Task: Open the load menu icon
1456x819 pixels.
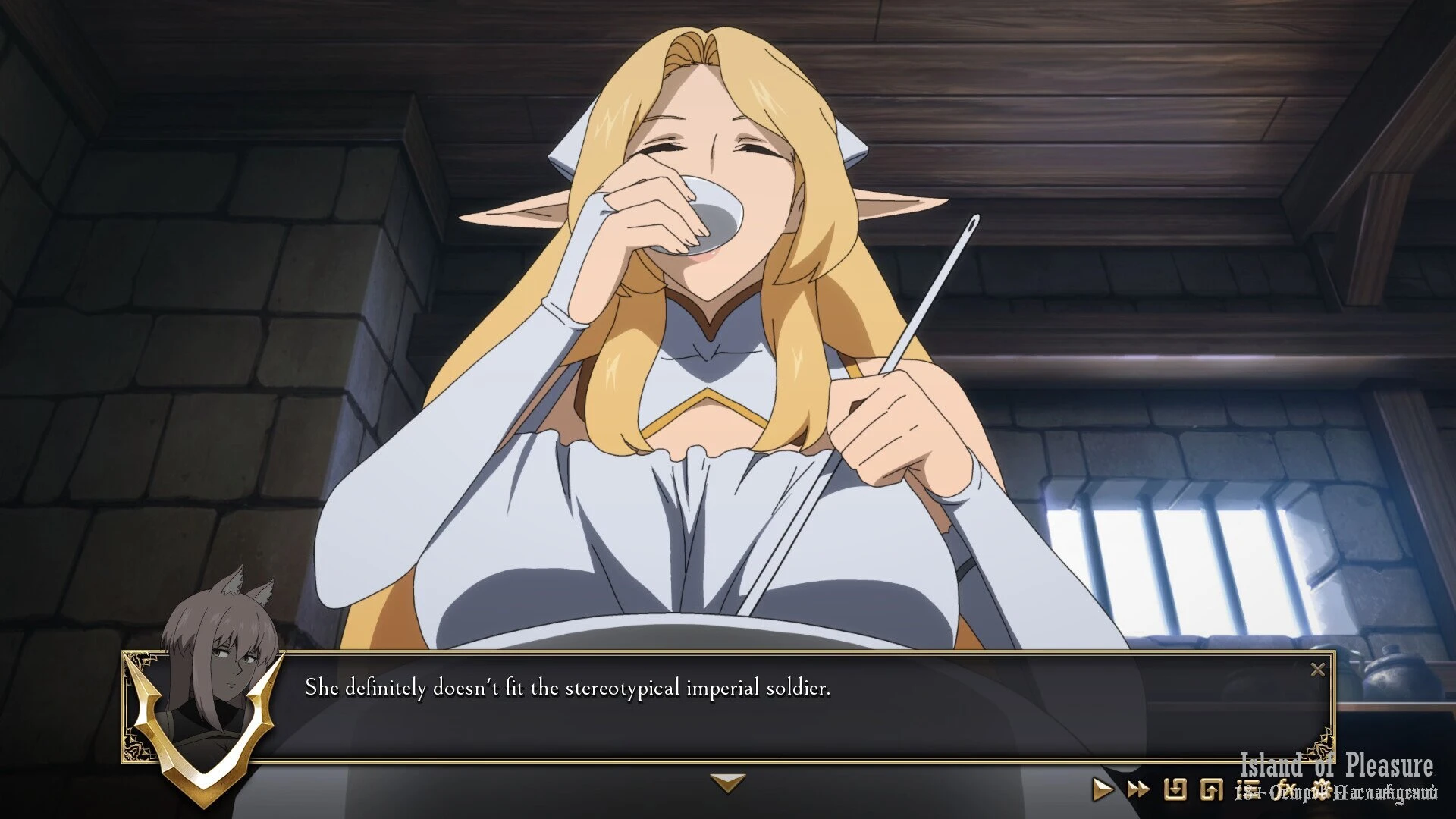Action: click(x=1211, y=789)
